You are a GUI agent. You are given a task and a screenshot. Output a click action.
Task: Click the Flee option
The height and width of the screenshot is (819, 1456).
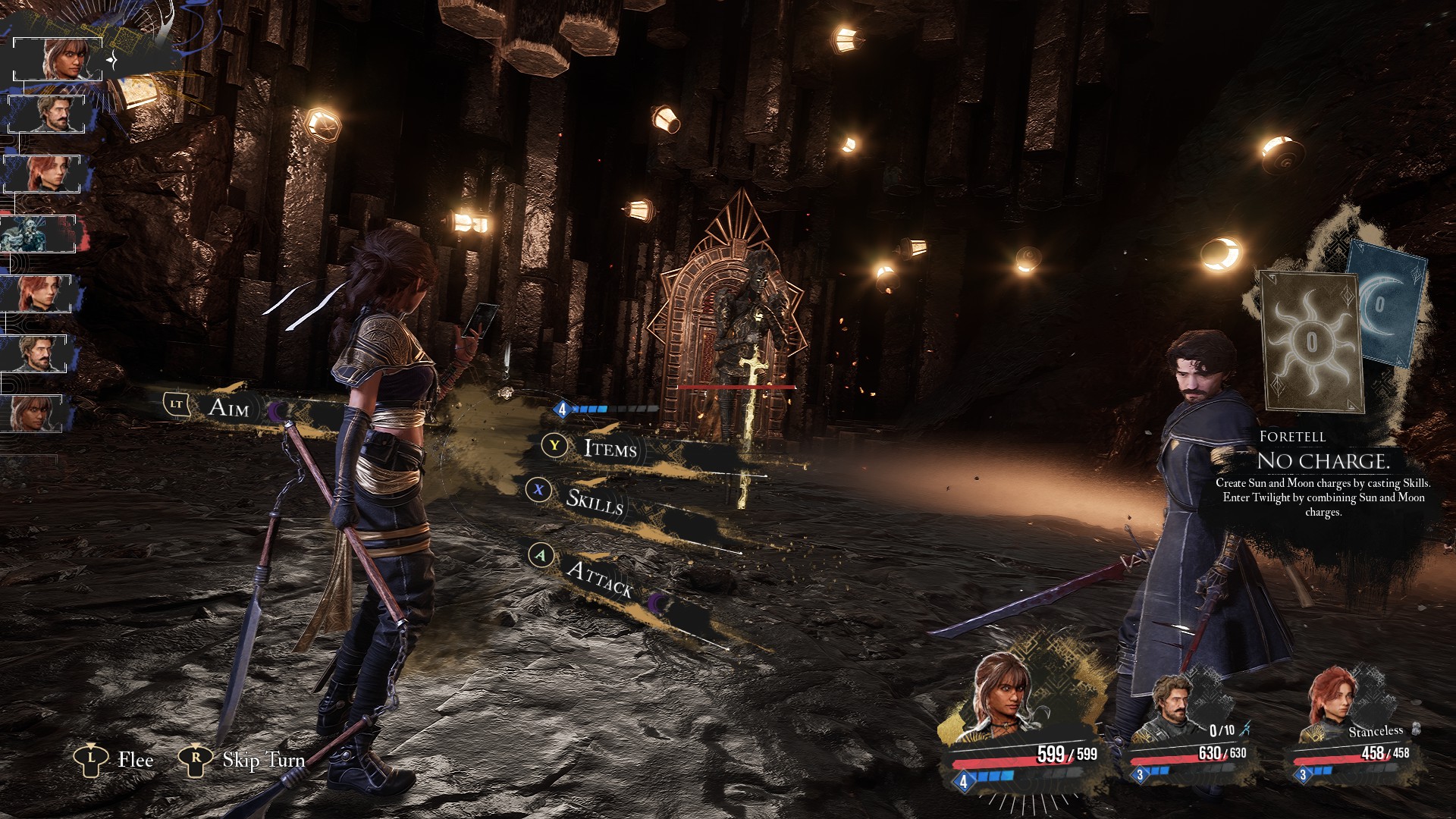(135, 760)
